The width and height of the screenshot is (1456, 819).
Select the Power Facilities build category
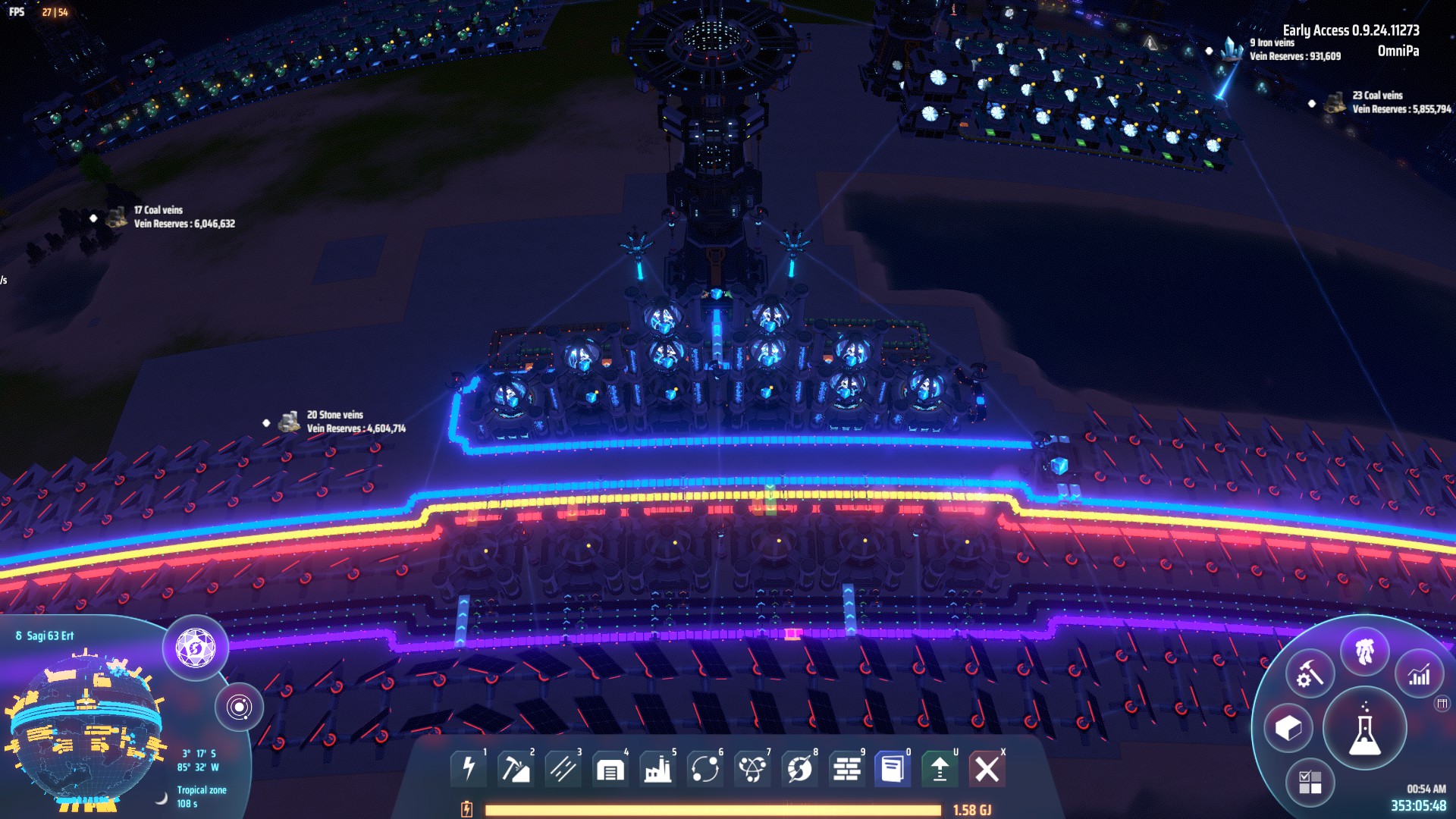[x=470, y=767]
